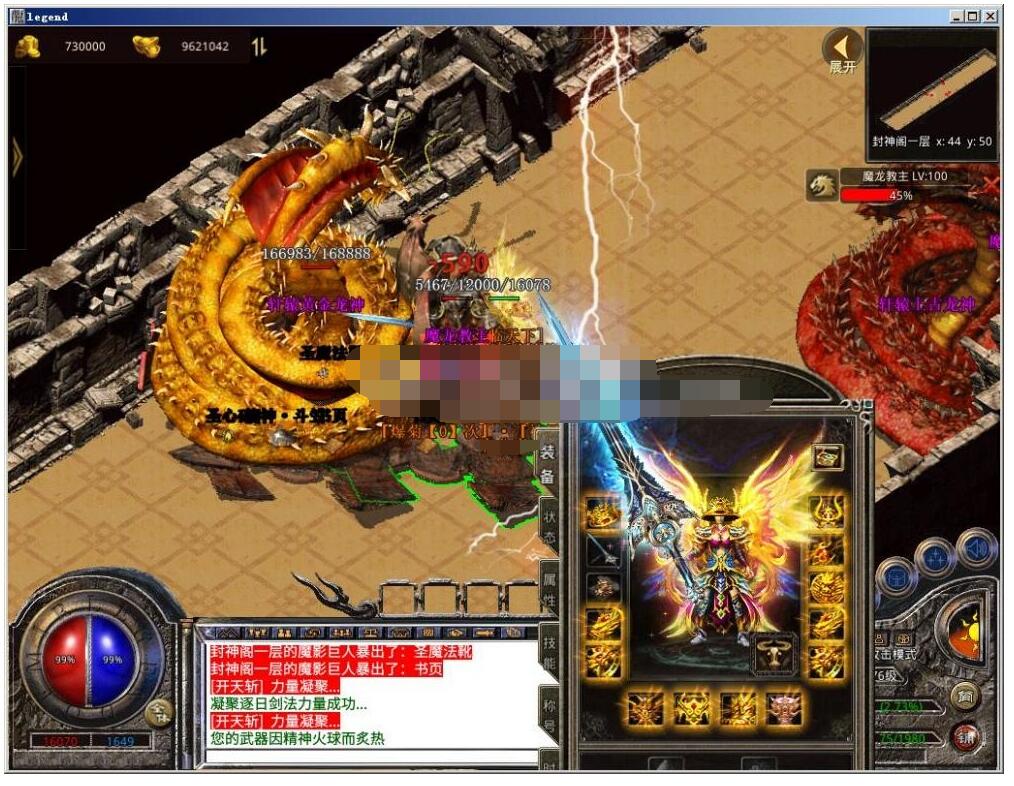This screenshot has width=1014, height=786.
Task: Select the pink demon-skull equipment slot
Action: point(783,709)
